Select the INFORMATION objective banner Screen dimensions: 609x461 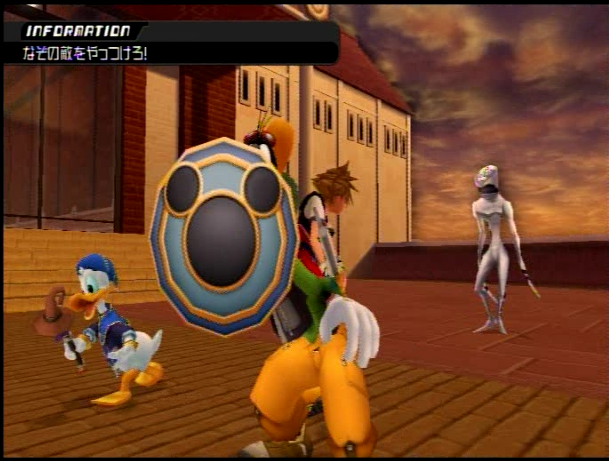point(170,42)
